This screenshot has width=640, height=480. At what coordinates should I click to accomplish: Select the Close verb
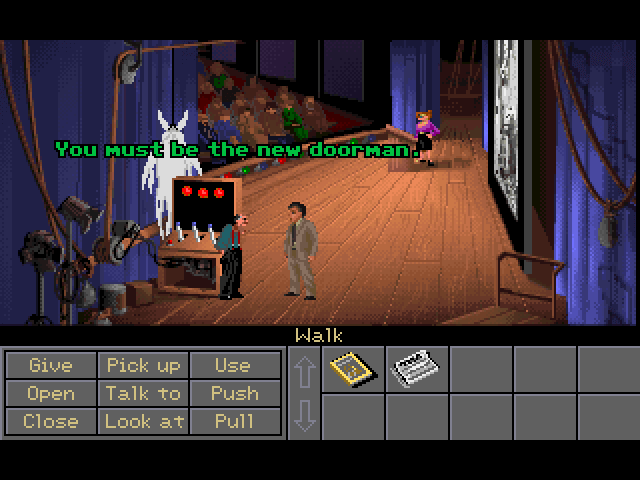click(50, 421)
